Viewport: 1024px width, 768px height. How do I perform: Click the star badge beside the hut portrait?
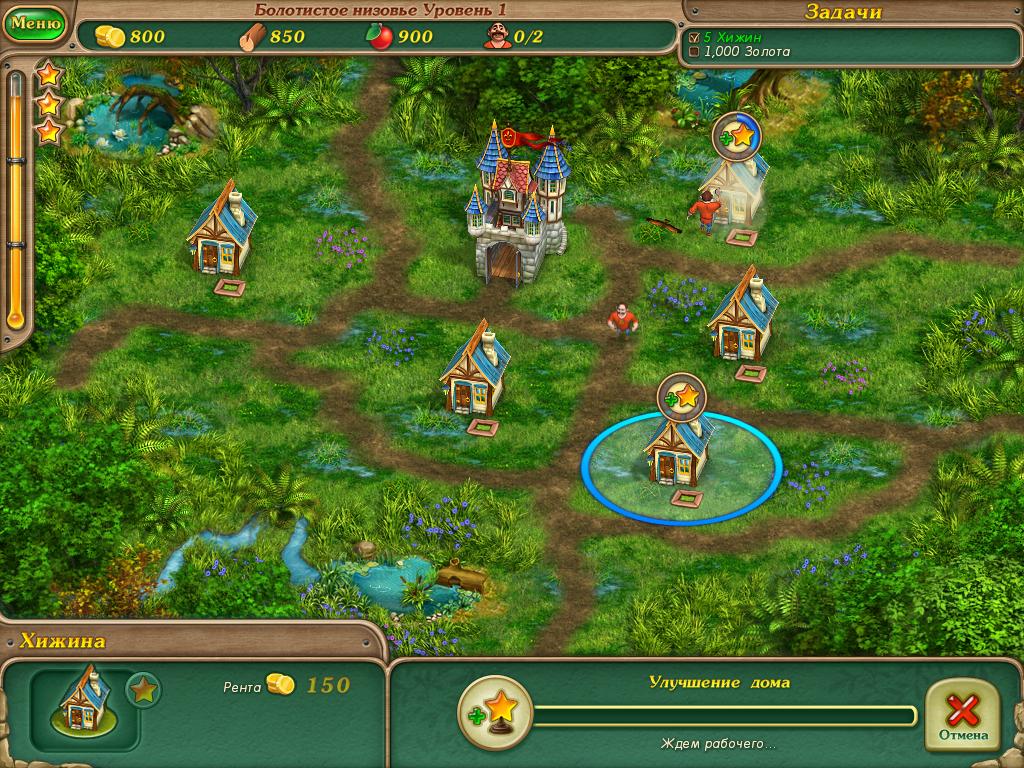[x=143, y=691]
